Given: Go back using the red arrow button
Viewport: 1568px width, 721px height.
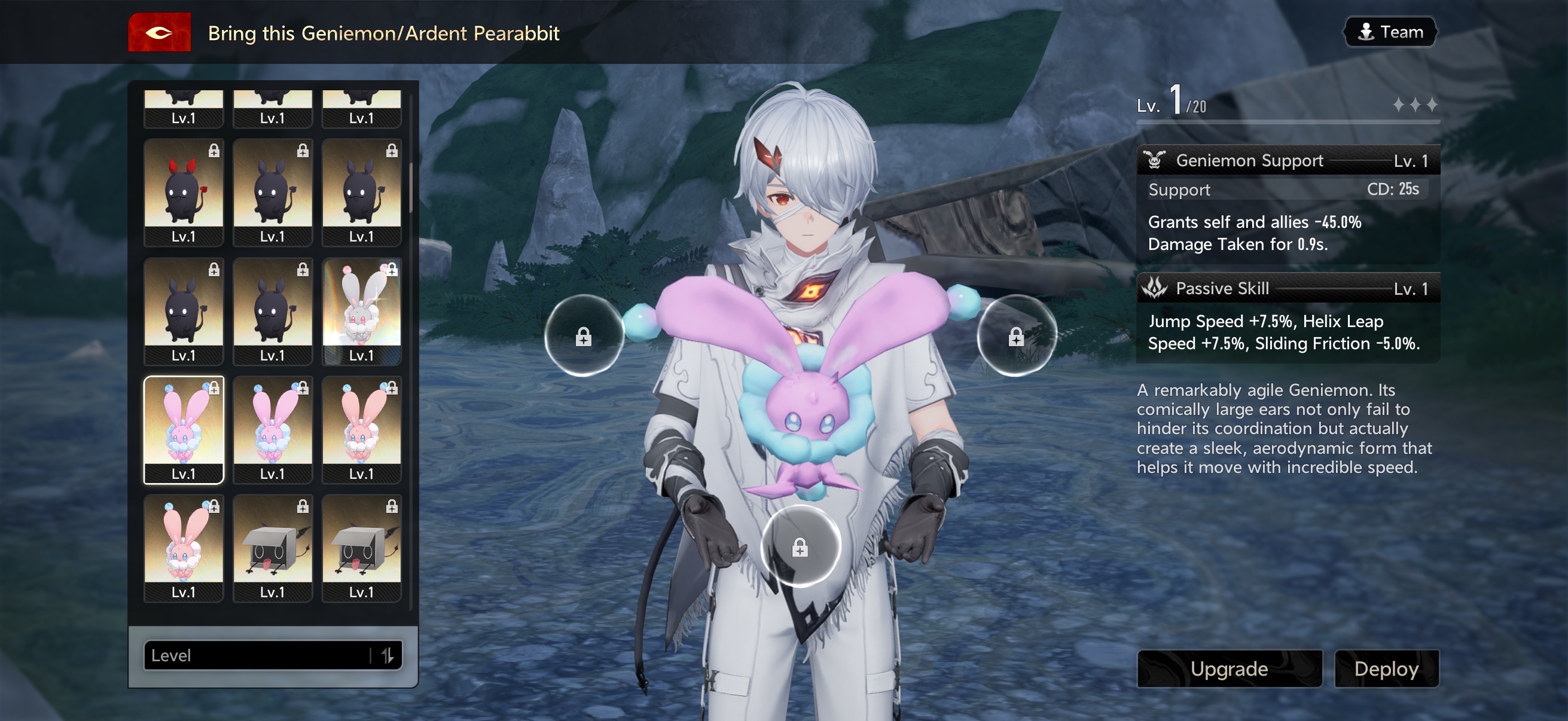Looking at the screenshot, I should click(159, 33).
